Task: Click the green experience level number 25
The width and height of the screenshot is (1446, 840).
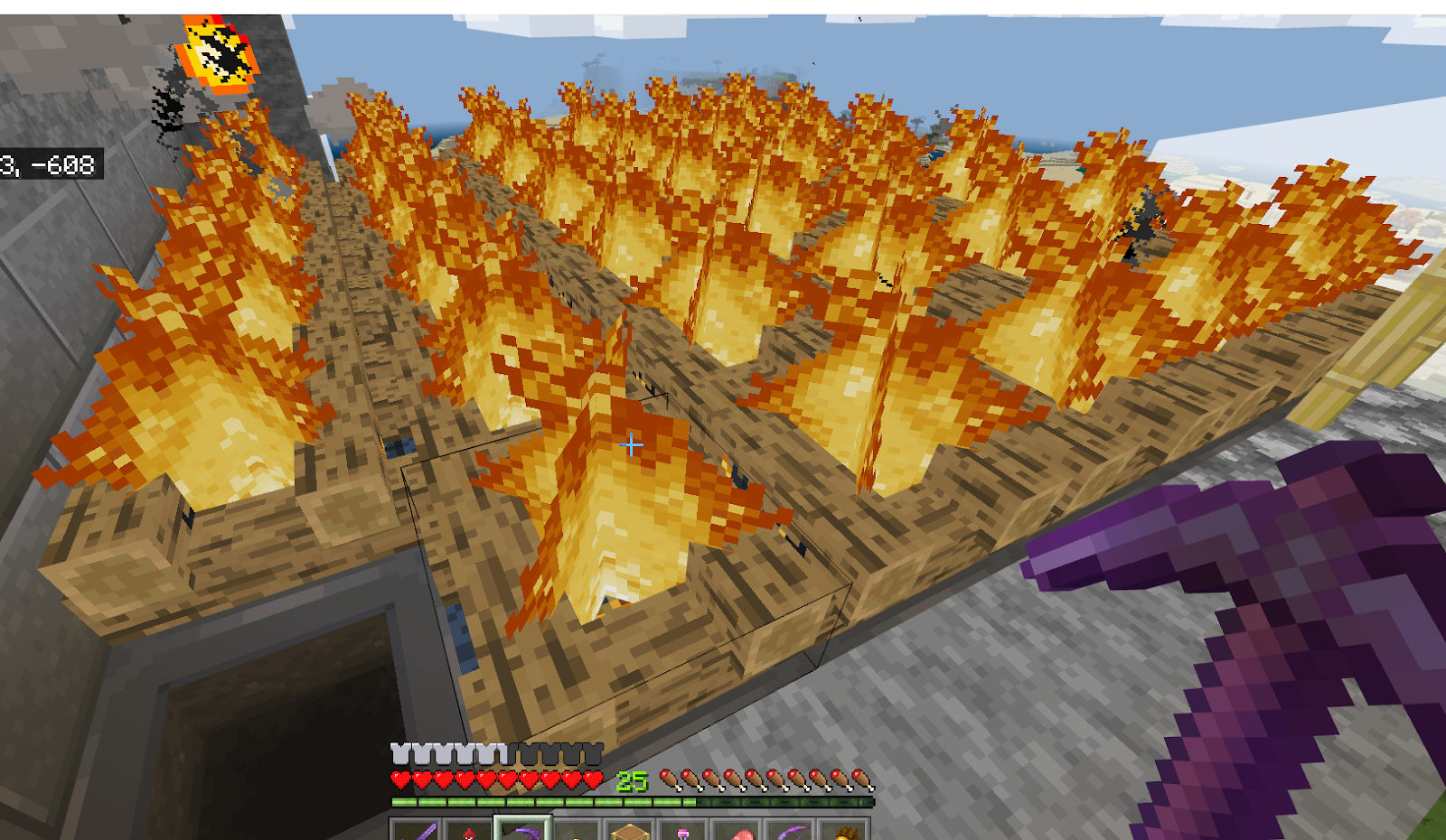Action: (x=633, y=779)
